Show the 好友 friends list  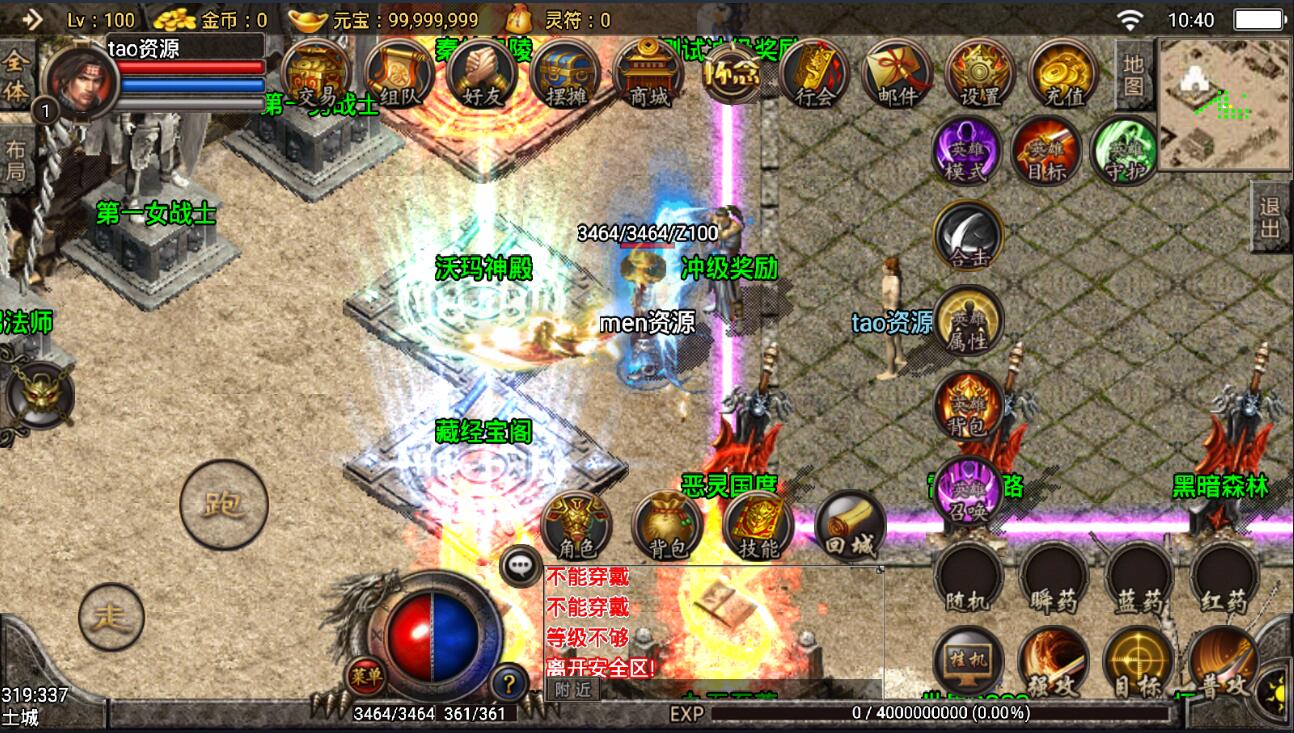(482, 74)
